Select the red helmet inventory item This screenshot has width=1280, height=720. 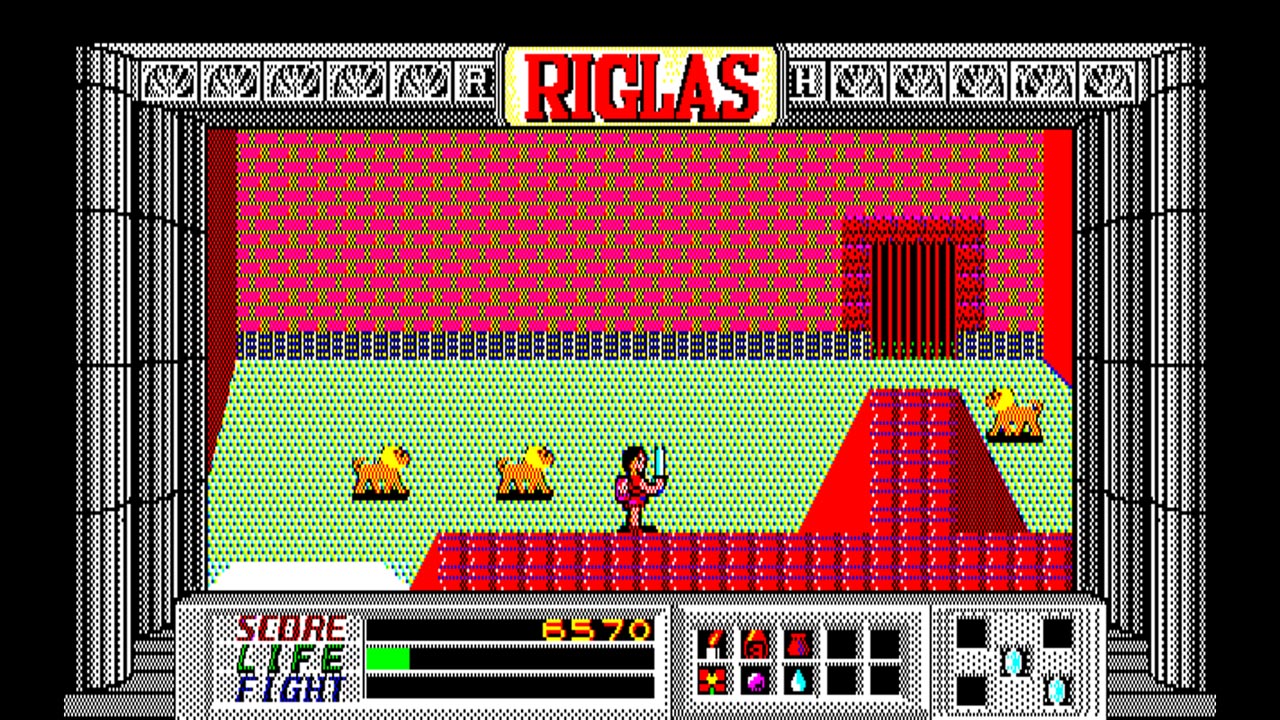(754, 644)
